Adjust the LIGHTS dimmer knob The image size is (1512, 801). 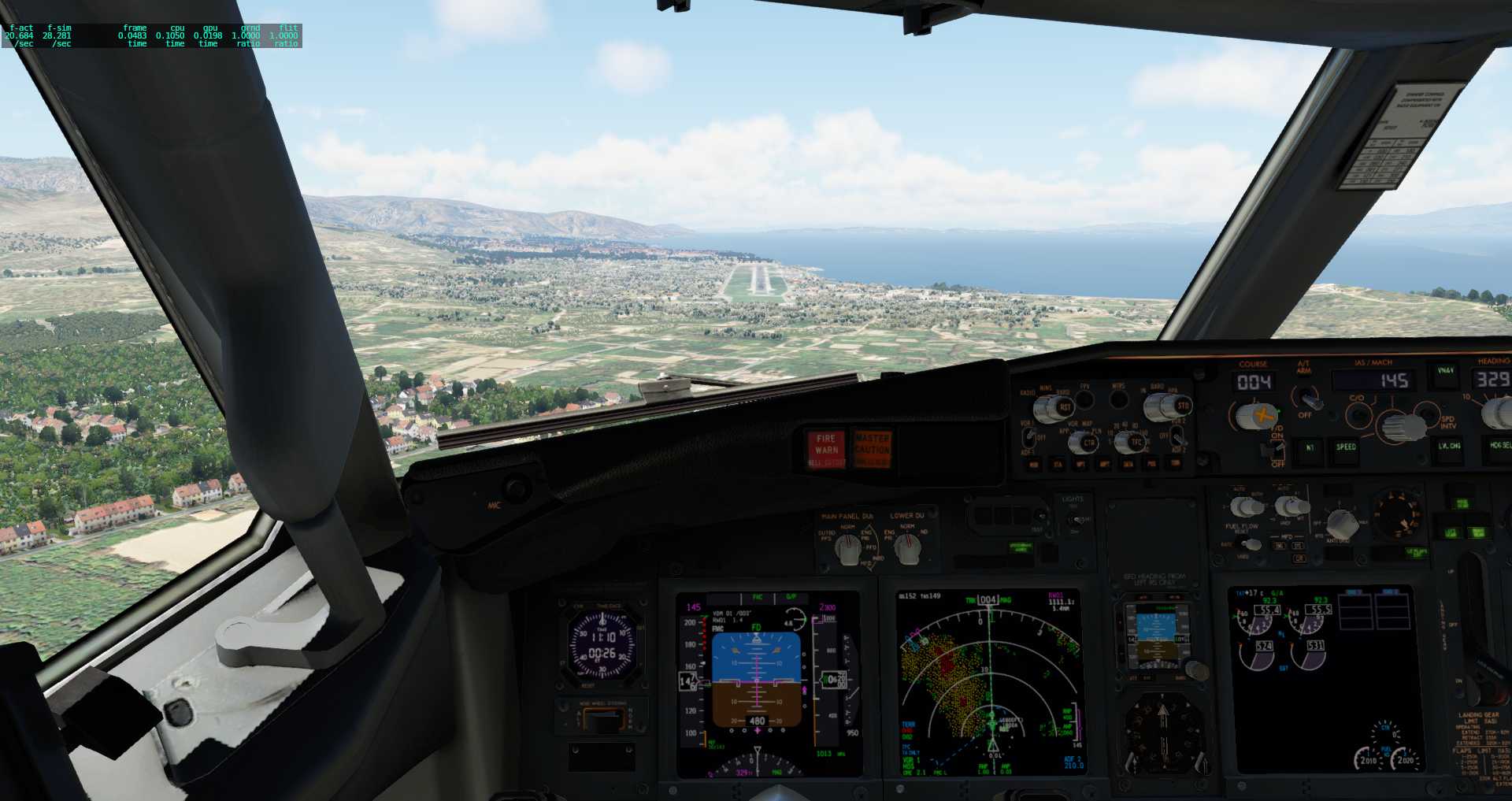(1073, 518)
